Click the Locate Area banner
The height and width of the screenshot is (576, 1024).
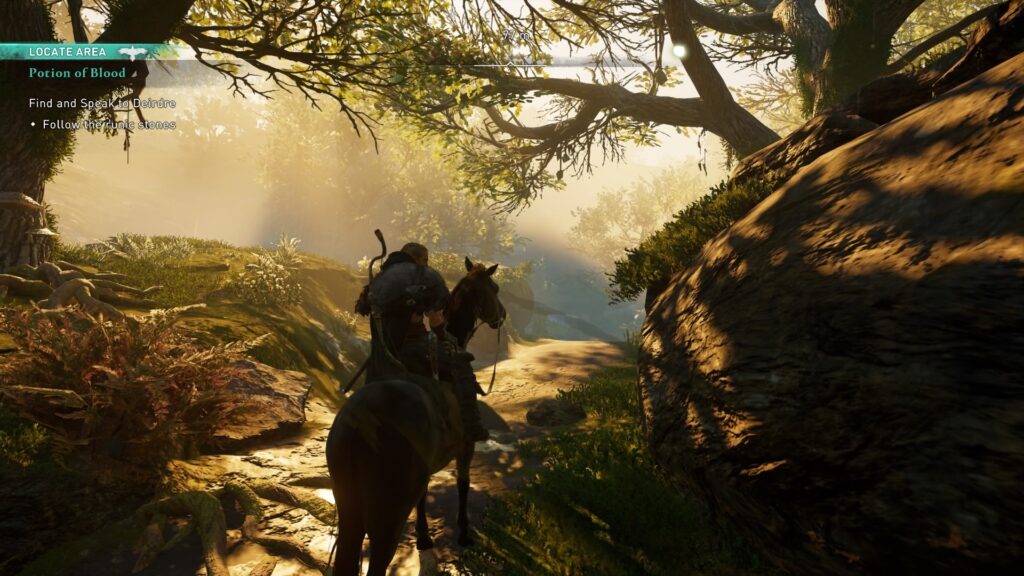[x=68, y=51]
